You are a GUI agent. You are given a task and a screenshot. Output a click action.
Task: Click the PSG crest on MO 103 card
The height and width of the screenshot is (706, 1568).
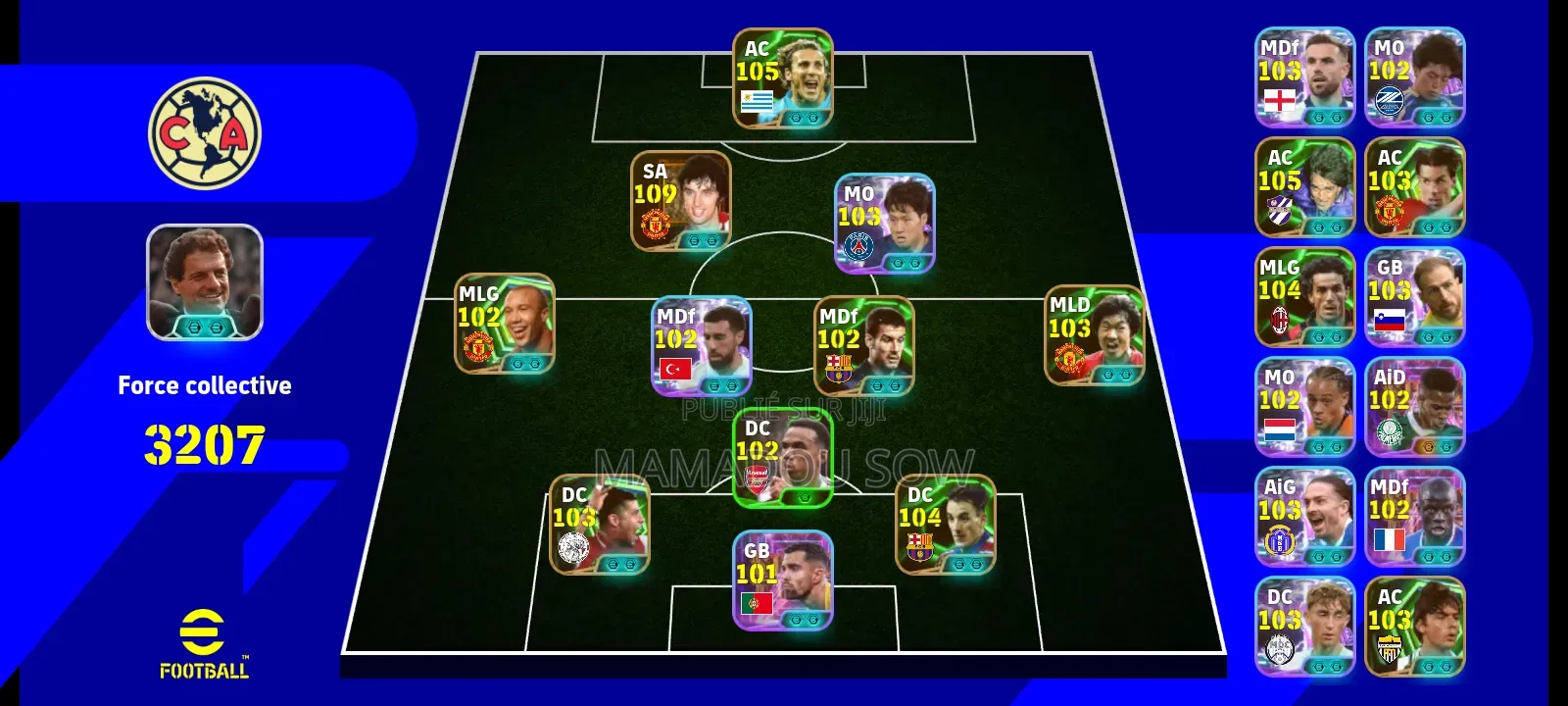tap(858, 247)
